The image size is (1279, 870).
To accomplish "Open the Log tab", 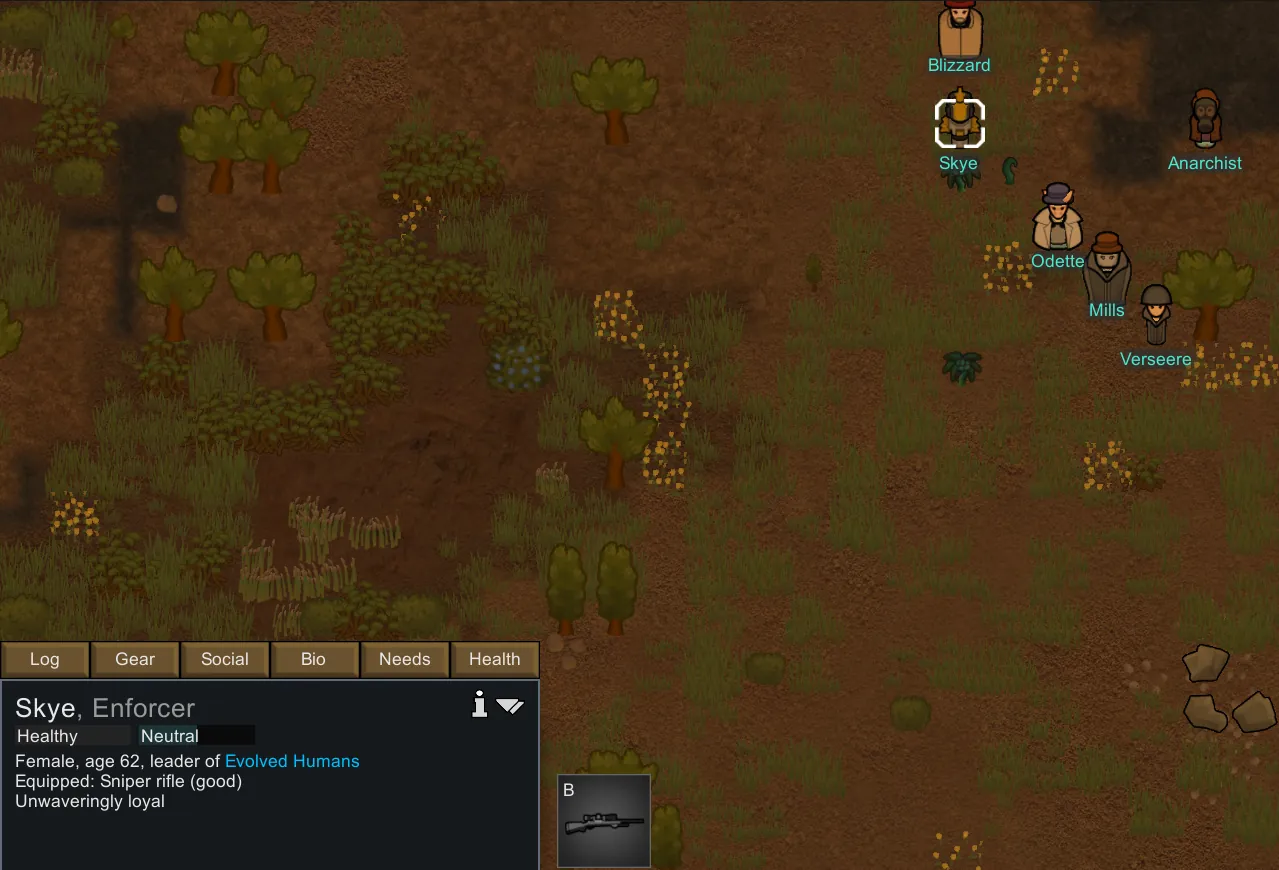I will [x=45, y=660].
